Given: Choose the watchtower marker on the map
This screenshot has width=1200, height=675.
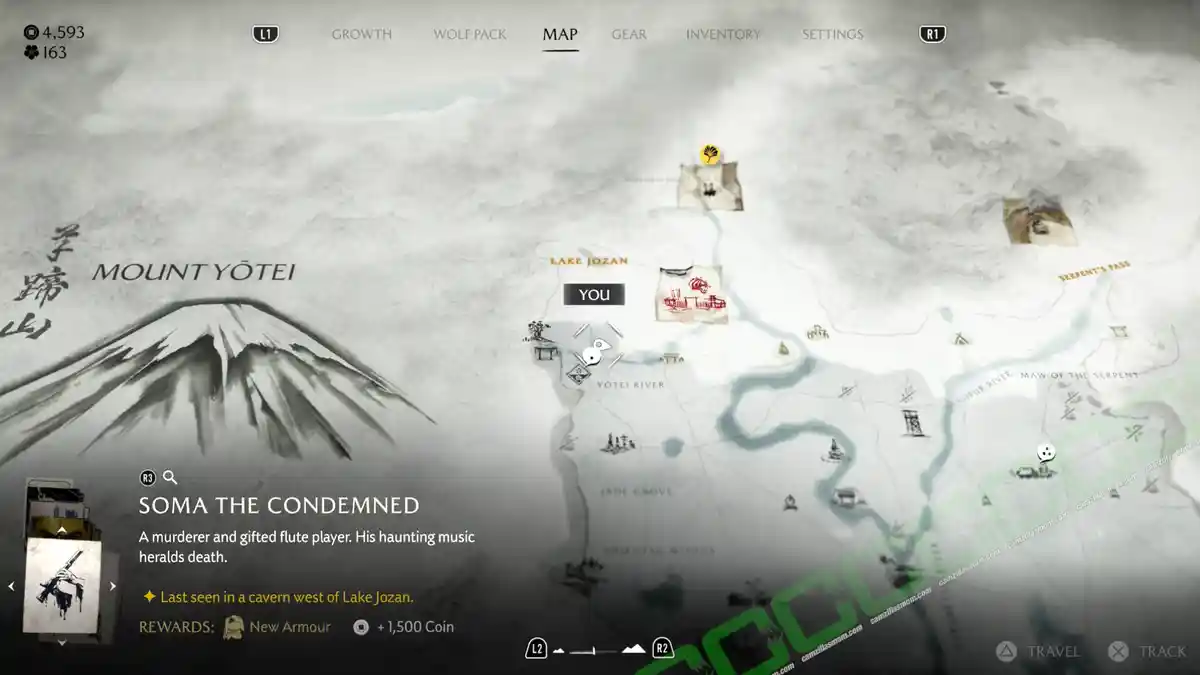Looking at the screenshot, I should (912, 422).
